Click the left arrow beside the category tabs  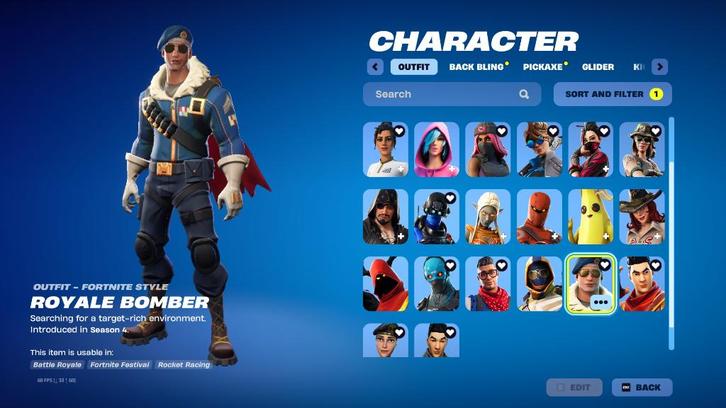375,67
